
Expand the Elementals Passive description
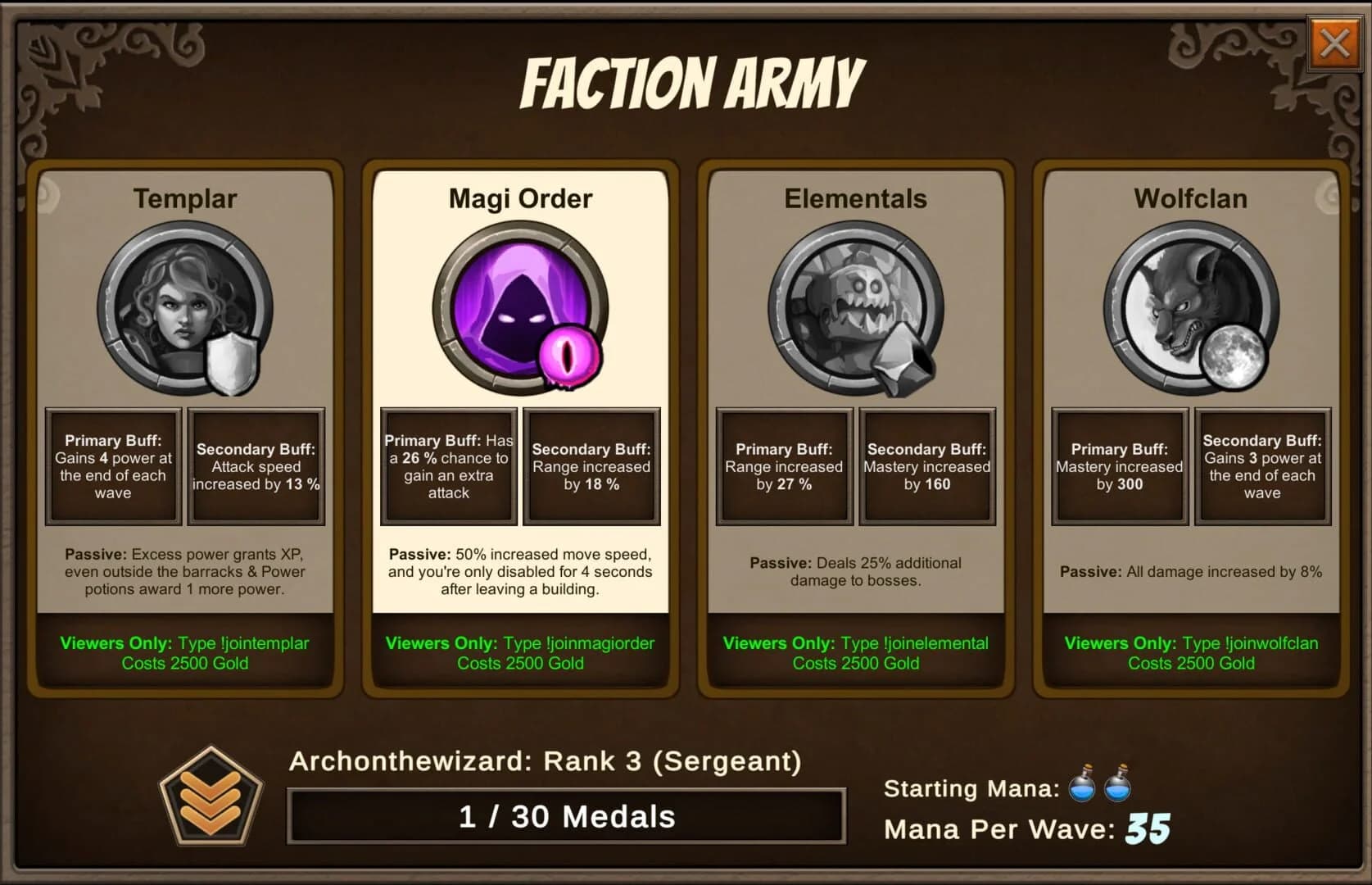click(854, 571)
